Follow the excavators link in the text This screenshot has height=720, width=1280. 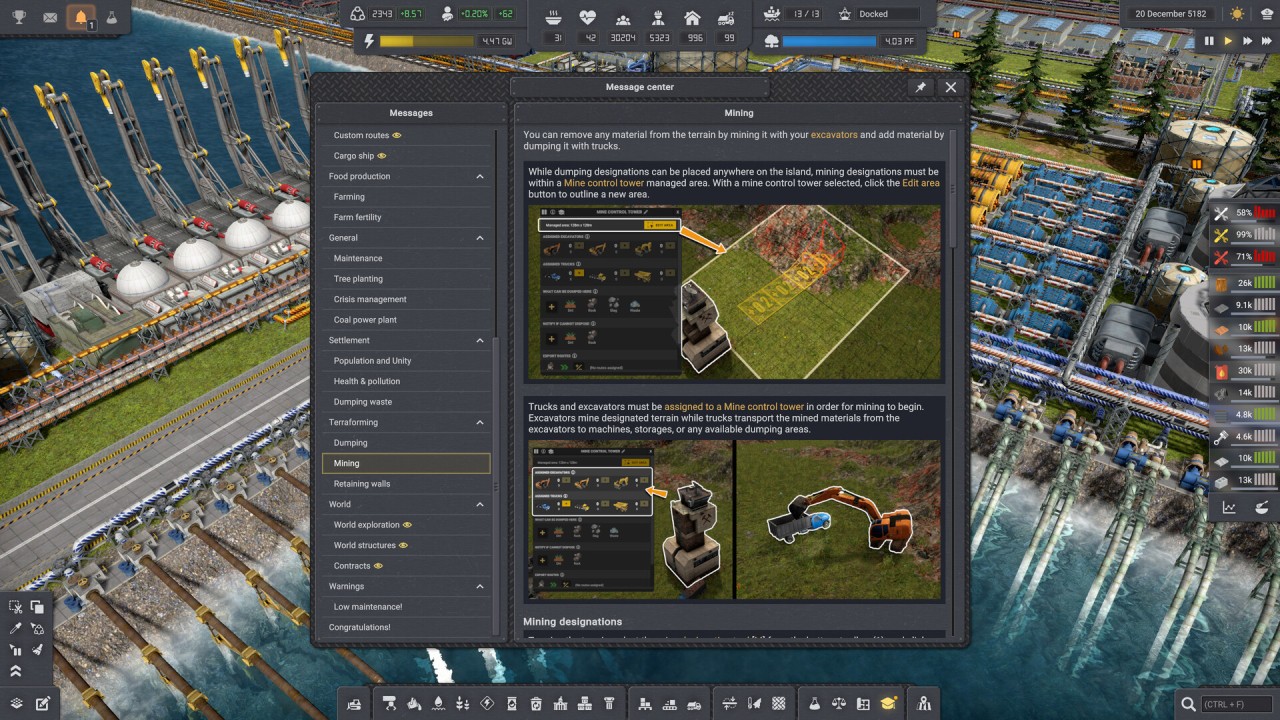pyautogui.click(x=834, y=134)
